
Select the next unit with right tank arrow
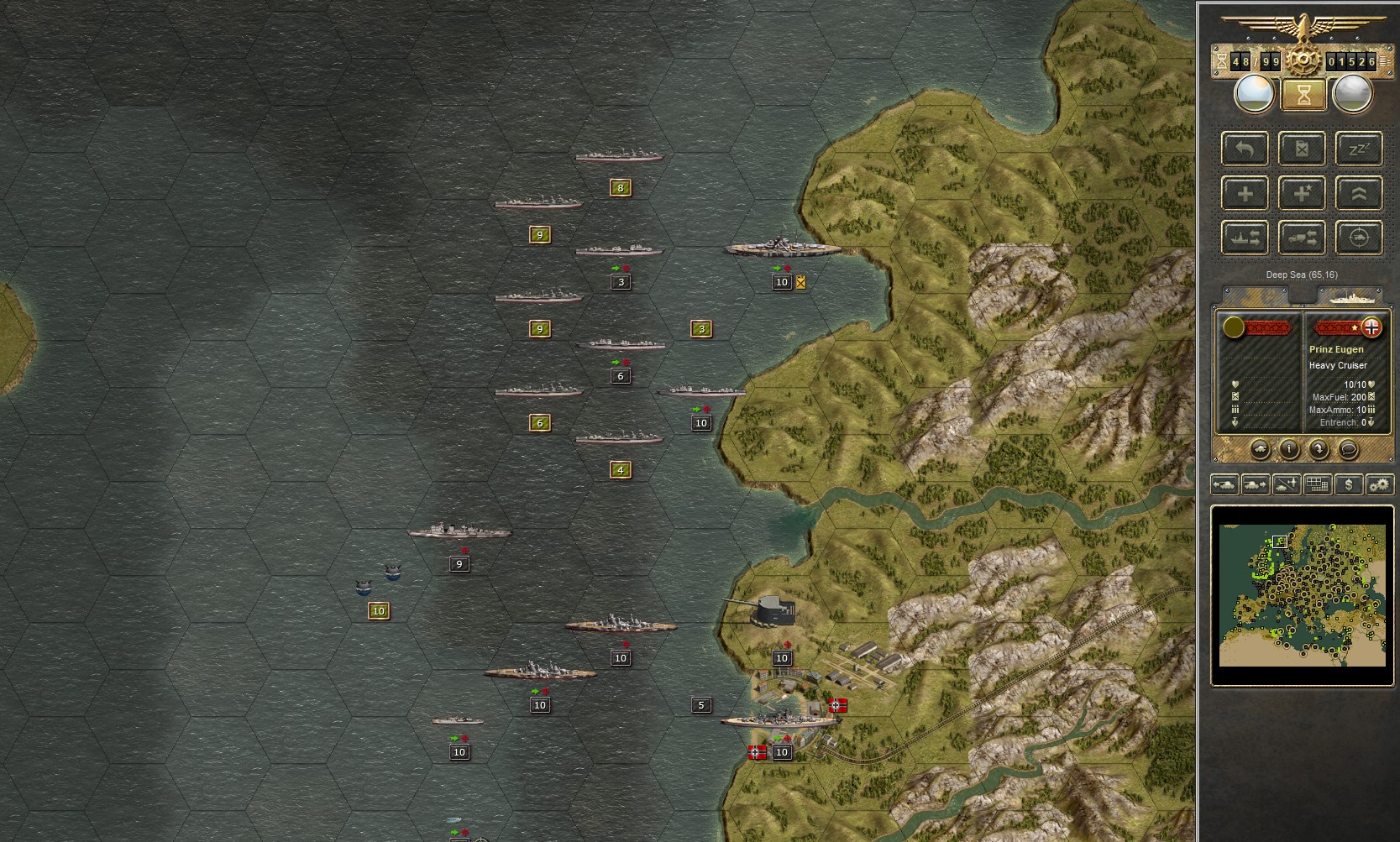click(1254, 484)
